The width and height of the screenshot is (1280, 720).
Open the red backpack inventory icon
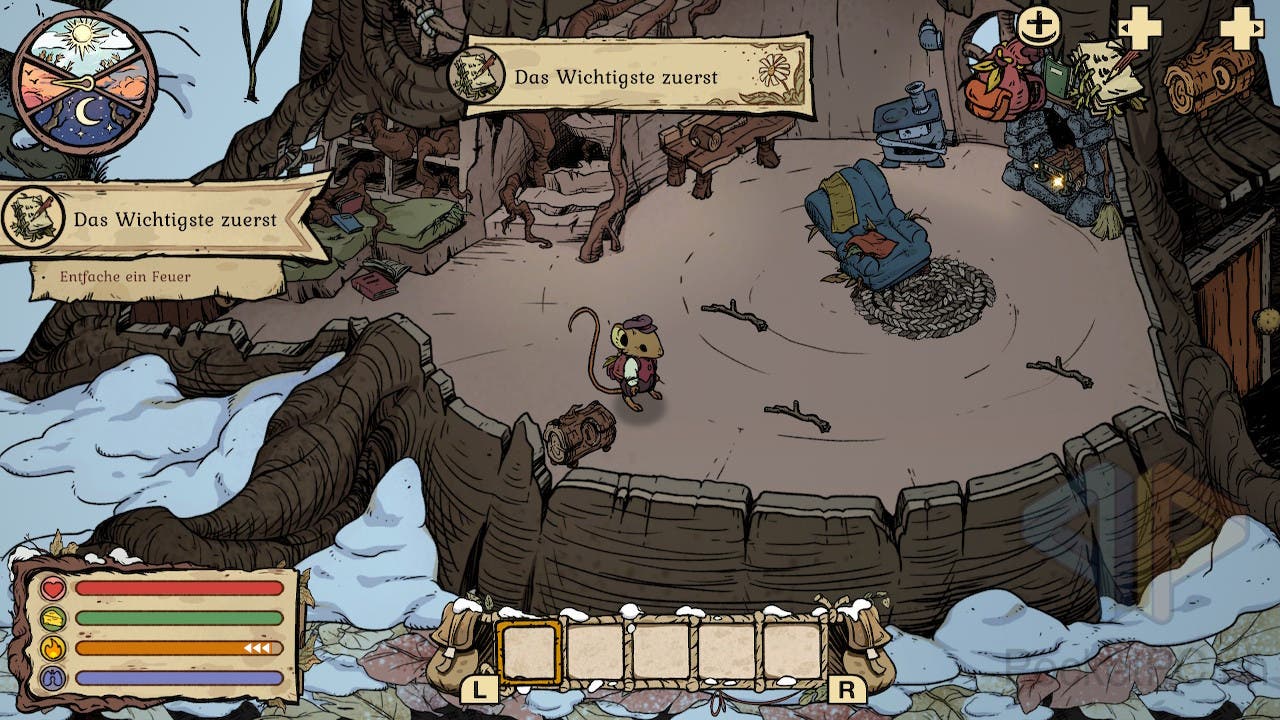tap(1002, 86)
